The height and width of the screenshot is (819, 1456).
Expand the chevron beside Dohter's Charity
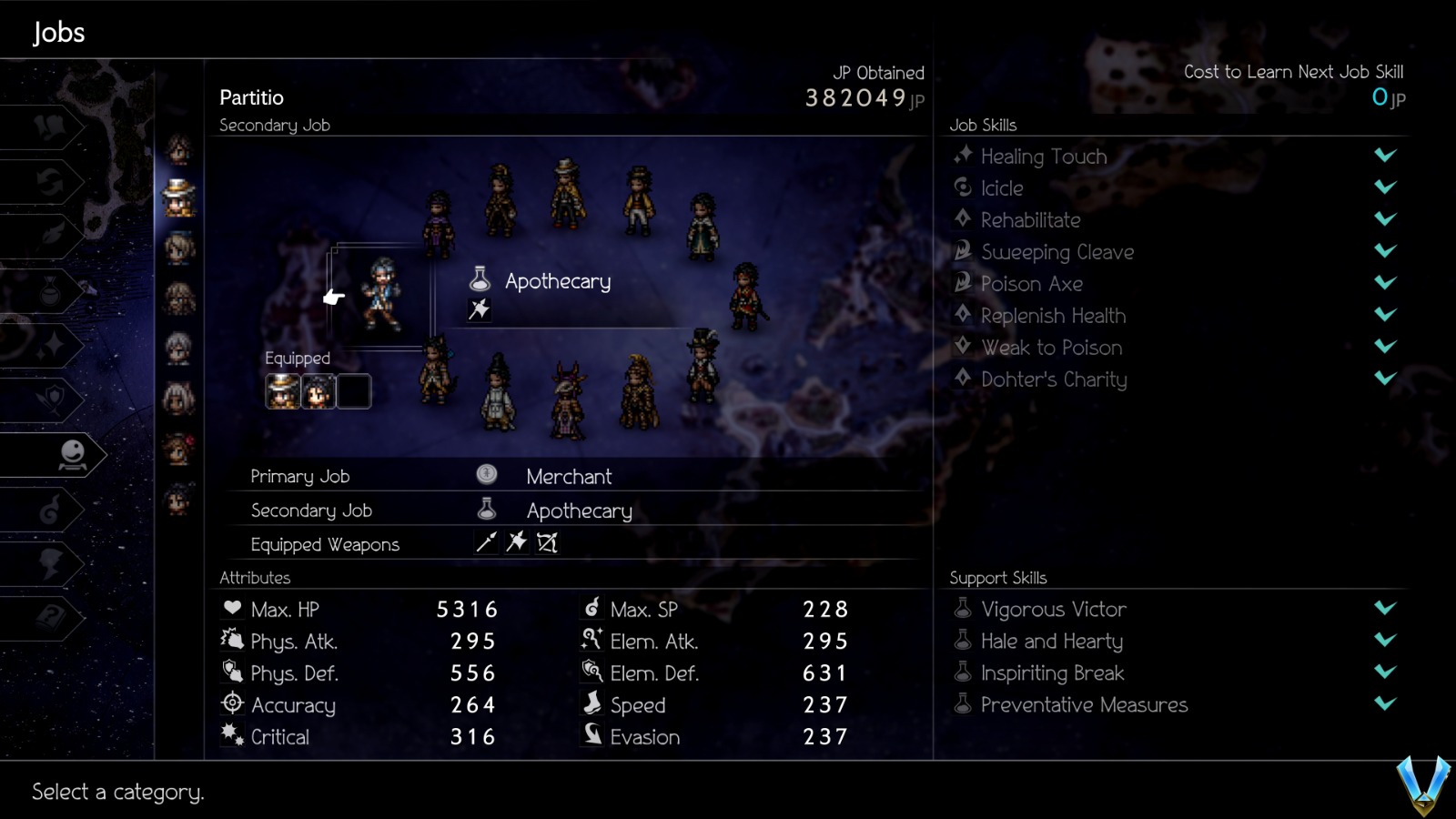click(1385, 379)
